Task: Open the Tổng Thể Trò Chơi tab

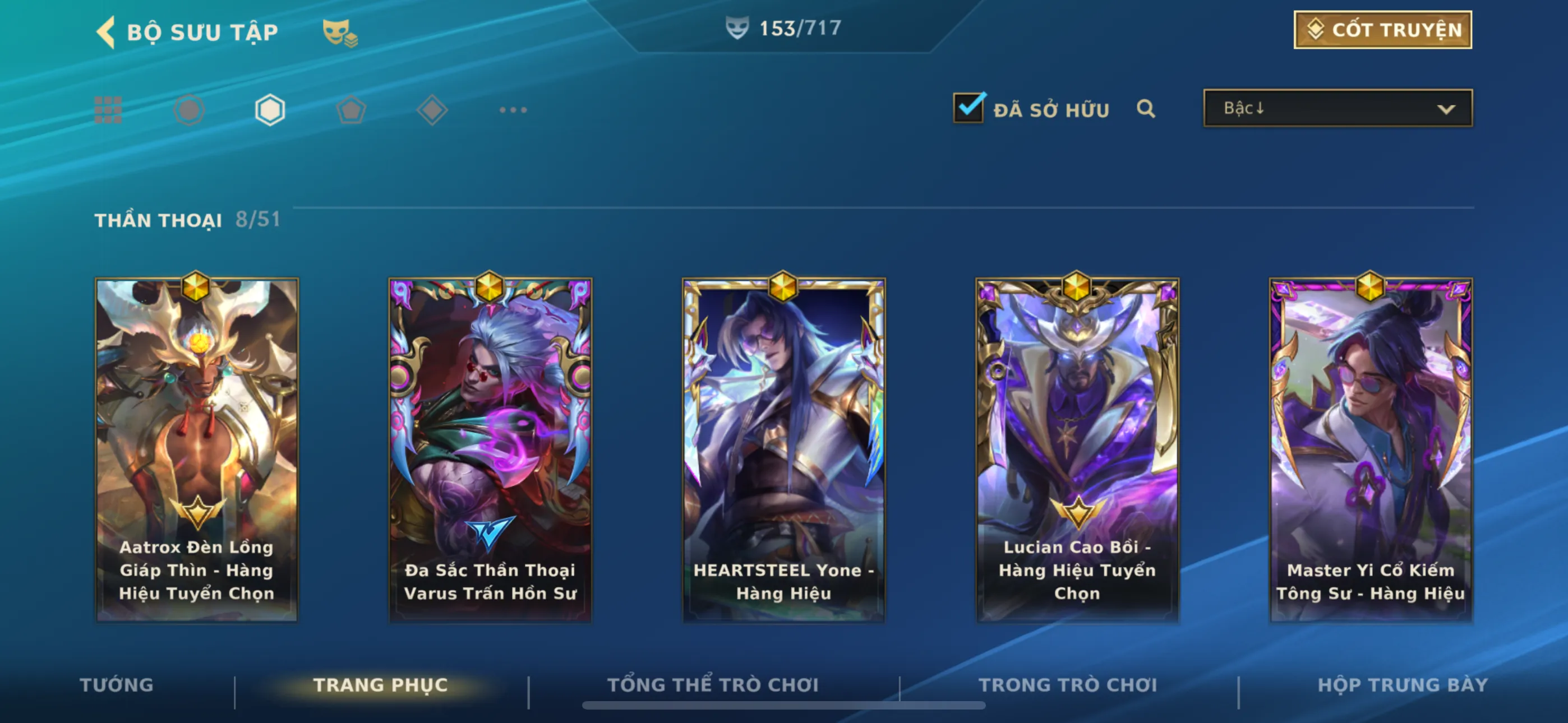Action: click(713, 685)
